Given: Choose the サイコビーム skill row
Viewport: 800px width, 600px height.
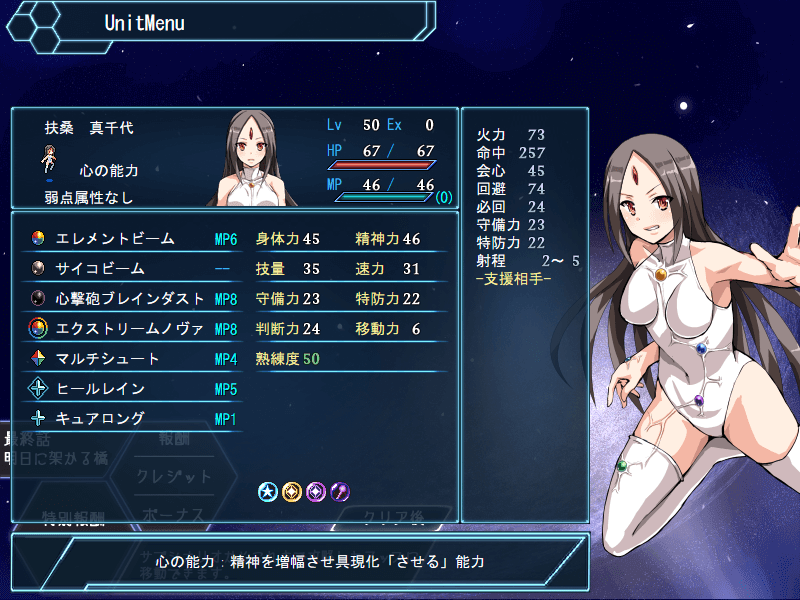Looking at the screenshot, I should (100, 269).
